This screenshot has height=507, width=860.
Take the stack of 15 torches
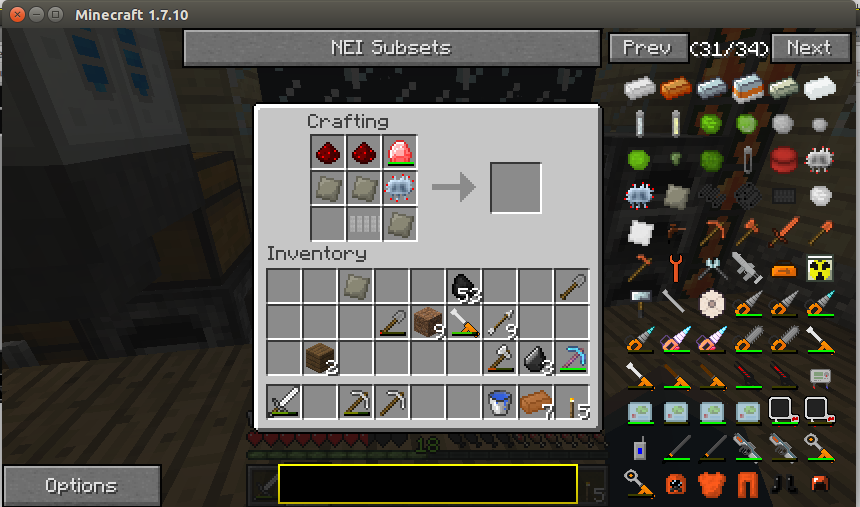tap(572, 402)
